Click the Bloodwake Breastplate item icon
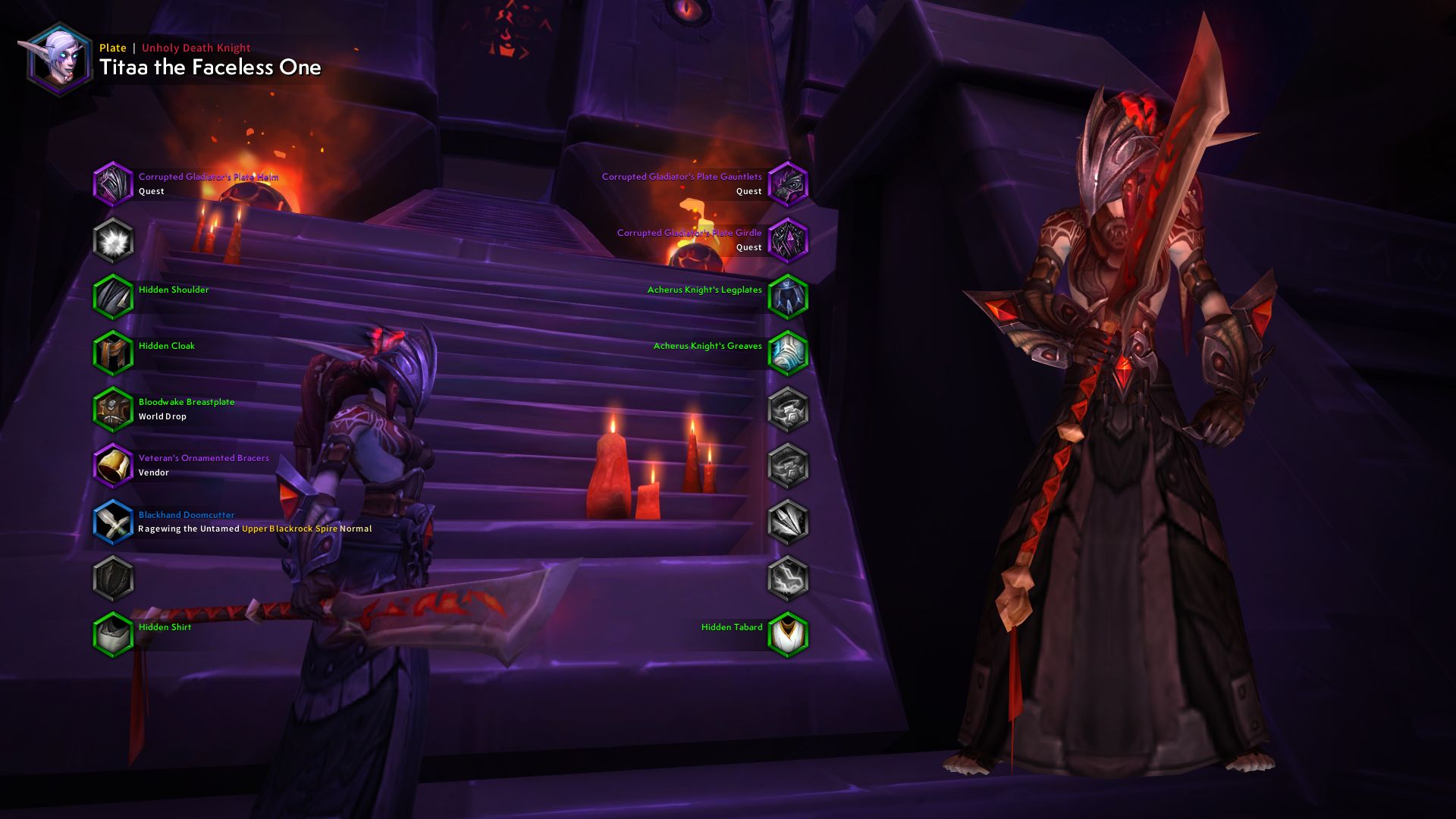 pos(112,409)
